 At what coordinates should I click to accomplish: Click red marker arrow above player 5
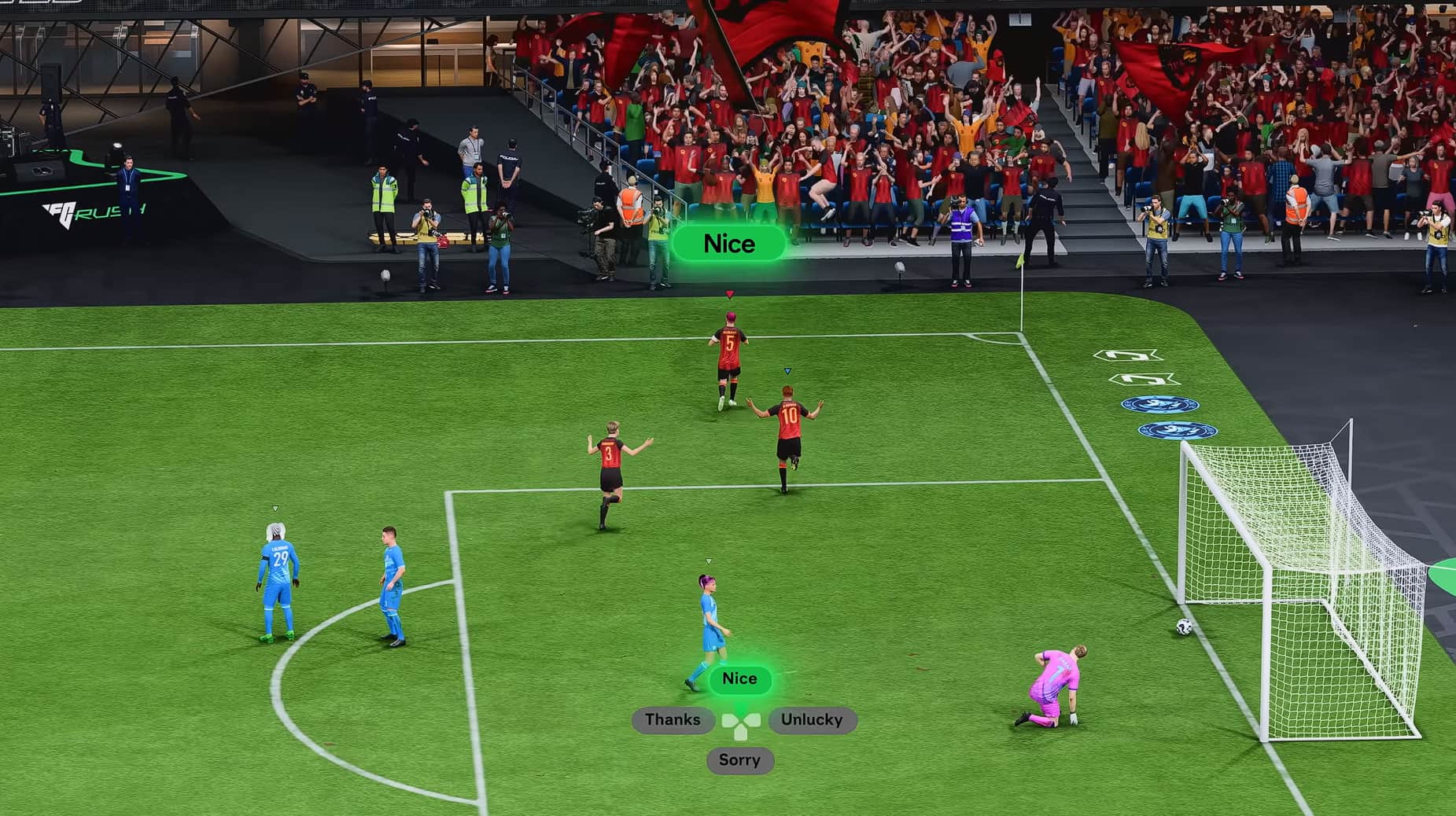728,292
